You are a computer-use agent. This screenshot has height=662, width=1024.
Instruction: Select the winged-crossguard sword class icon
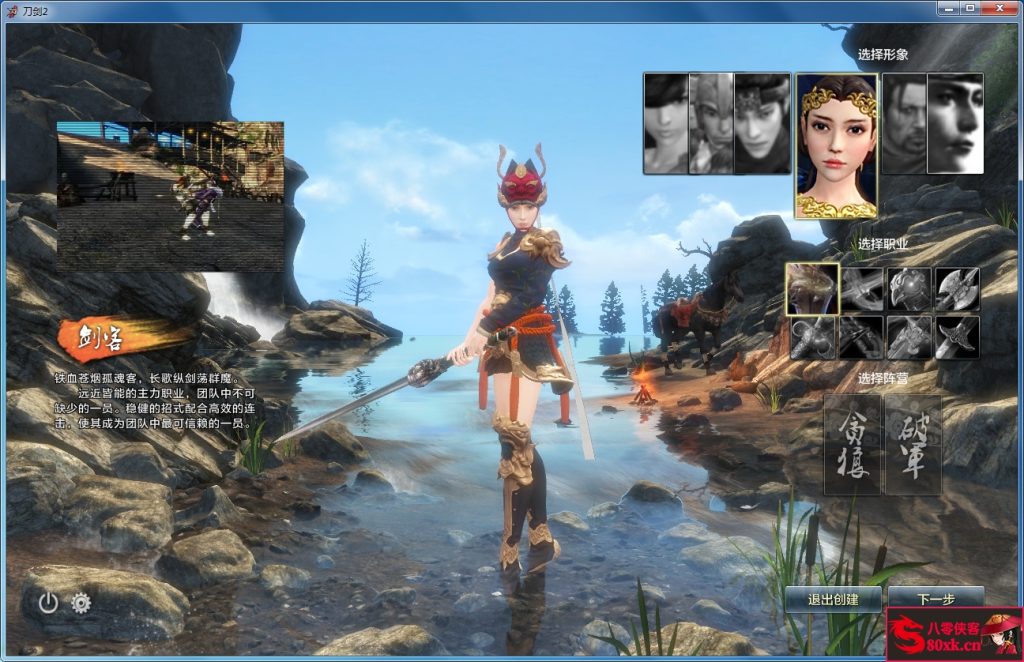(x=957, y=337)
